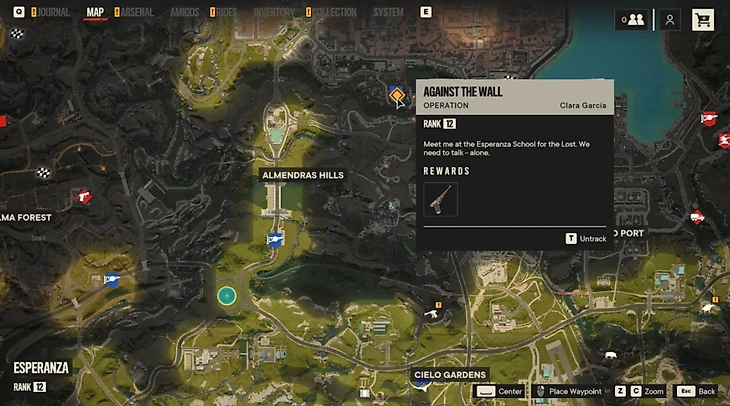Open the Inventory tab
Viewport: 730px width, 406px height.
[x=273, y=13]
